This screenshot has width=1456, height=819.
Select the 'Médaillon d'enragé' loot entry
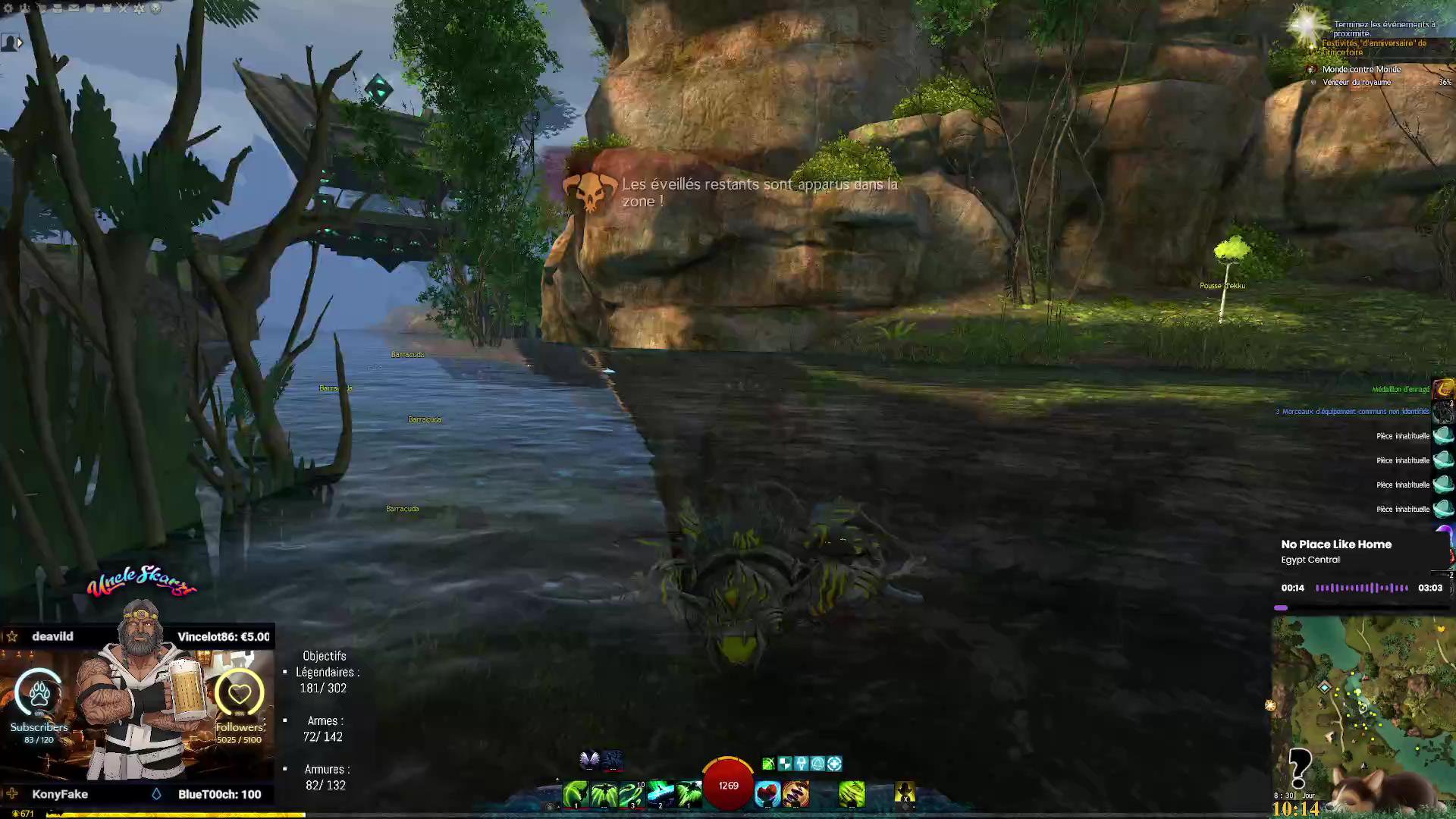pyautogui.click(x=1400, y=390)
